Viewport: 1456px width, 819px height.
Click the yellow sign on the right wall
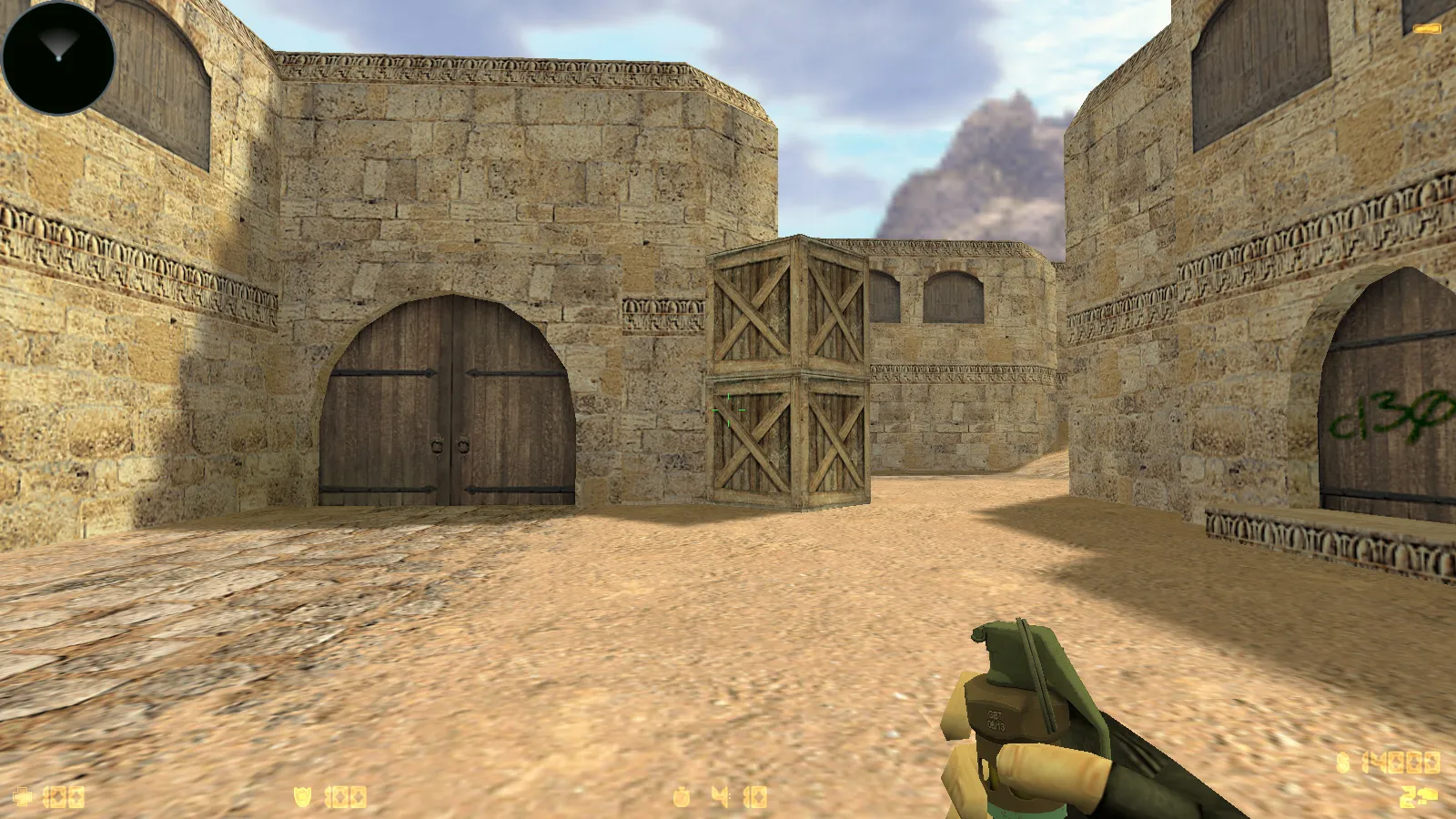pyautogui.click(x=1425, y=27)
